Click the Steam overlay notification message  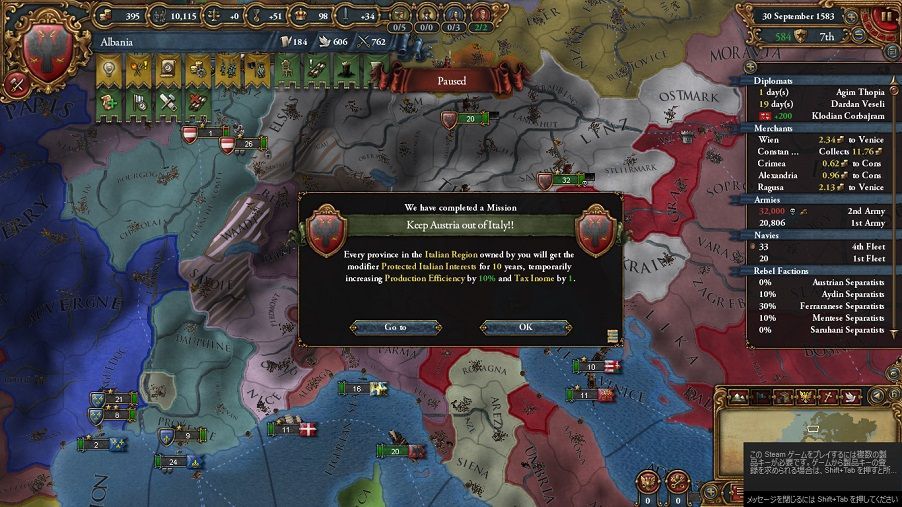820,463
